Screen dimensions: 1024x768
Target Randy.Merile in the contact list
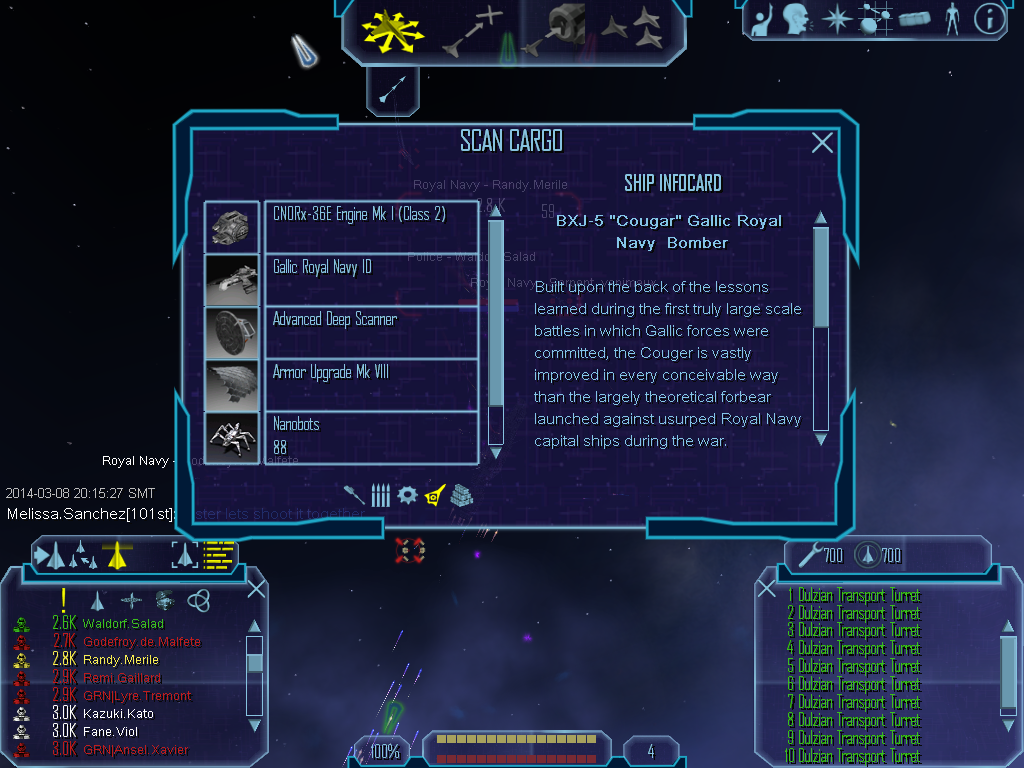click(x=120, y=660)
